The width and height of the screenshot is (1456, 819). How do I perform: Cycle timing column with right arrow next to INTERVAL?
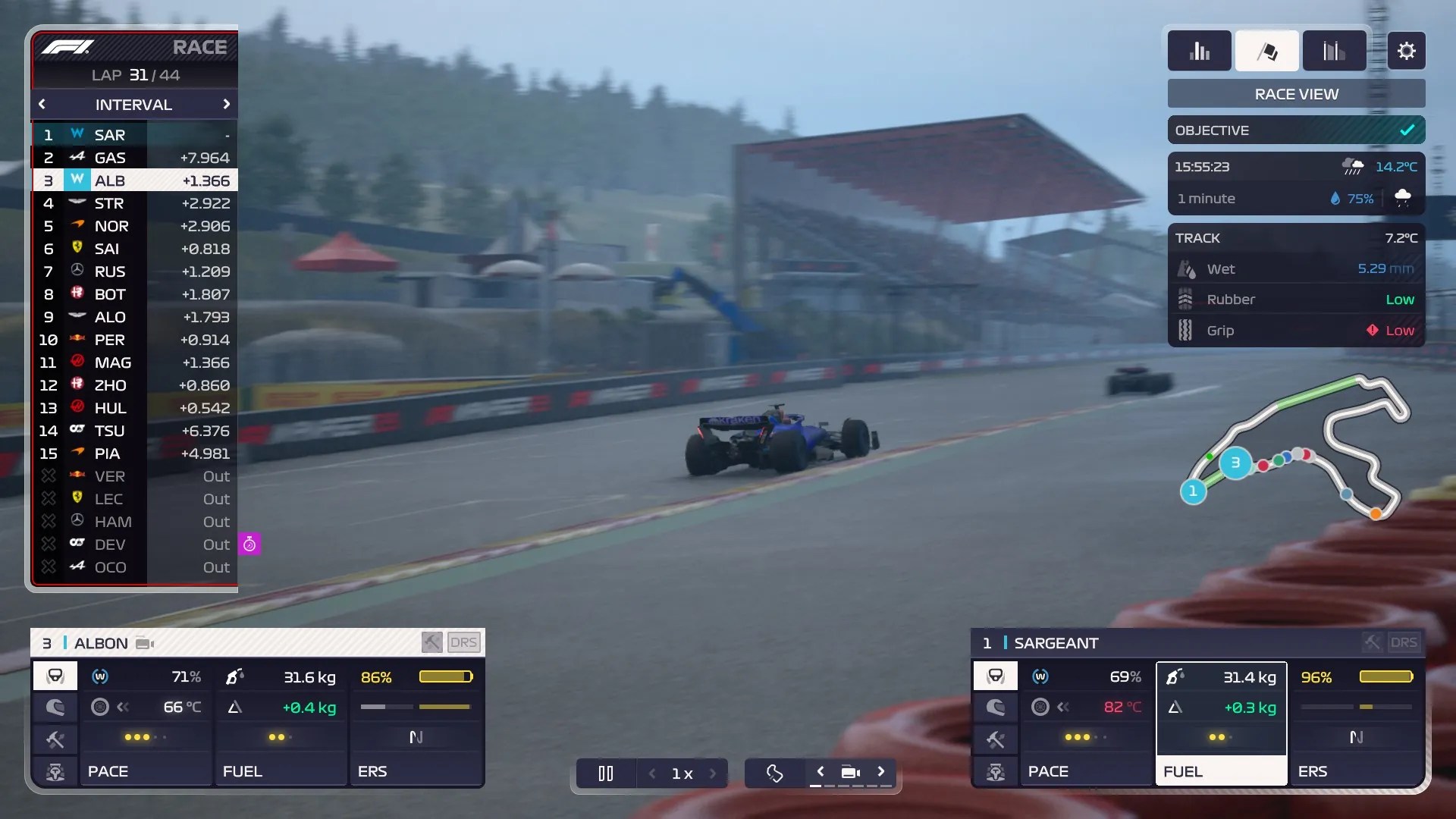pyautogui.click(x=226, y=104)
